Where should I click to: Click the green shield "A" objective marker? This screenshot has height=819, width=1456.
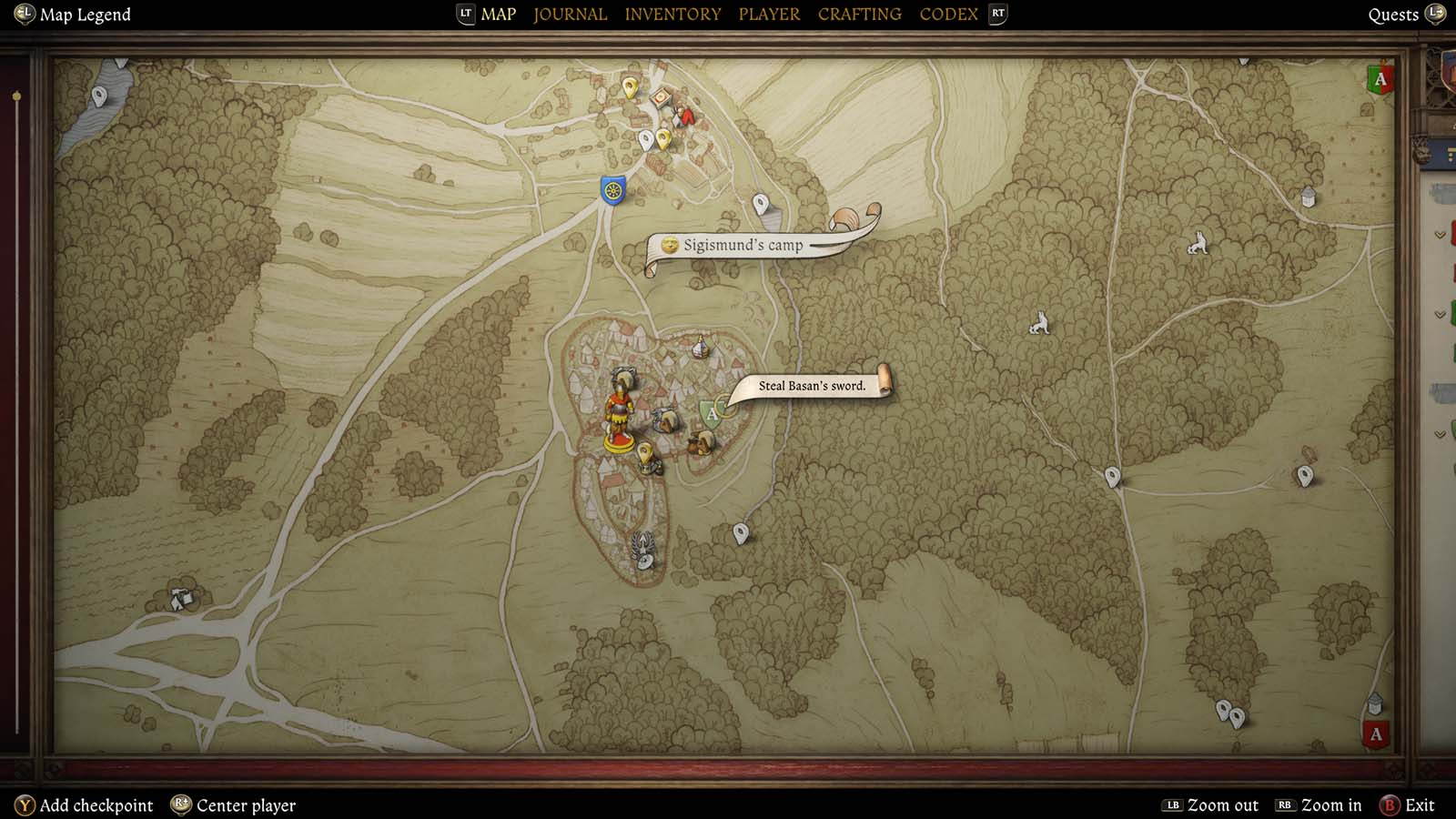coord(711,415)
